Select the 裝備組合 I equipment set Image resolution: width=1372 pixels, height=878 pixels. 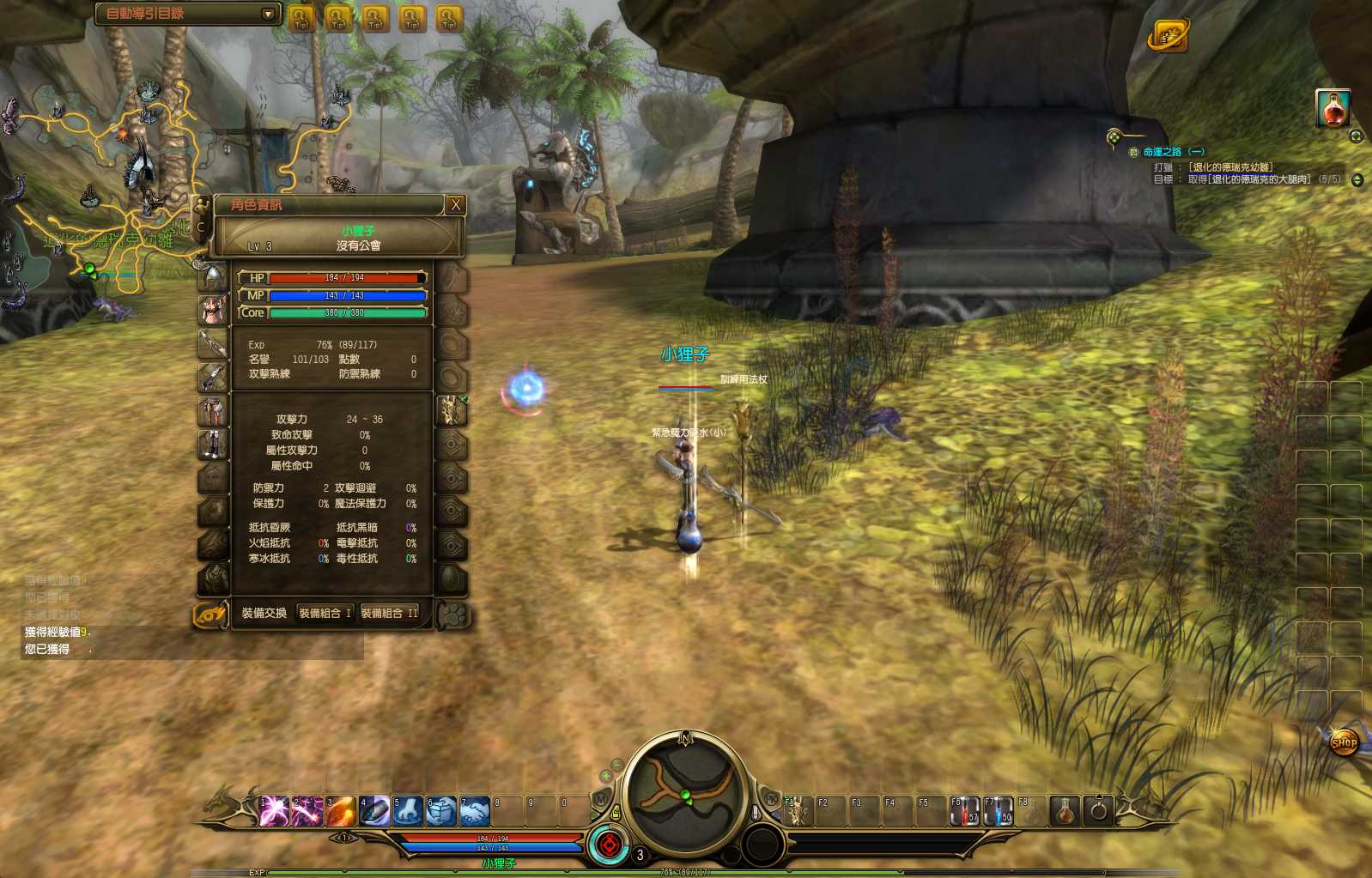click(x=325, y=613)
